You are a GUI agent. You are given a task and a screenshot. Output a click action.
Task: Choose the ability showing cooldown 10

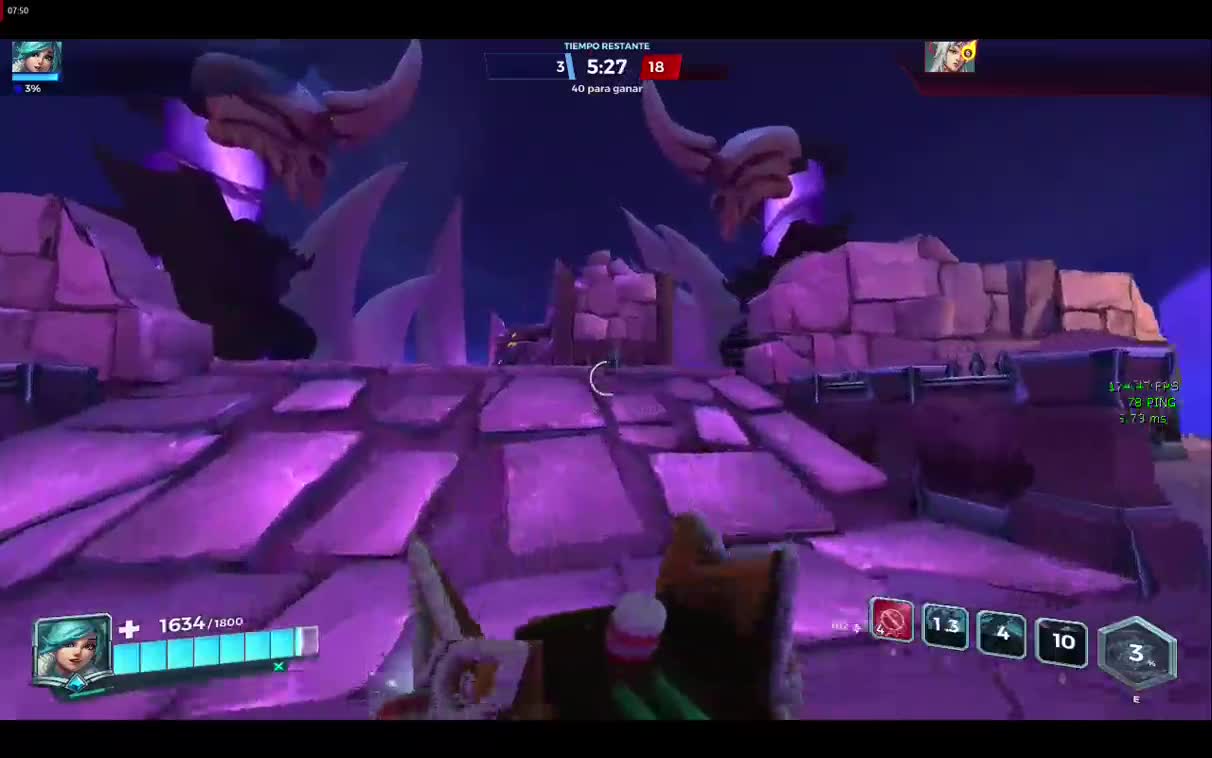(x=1062, y=642)
